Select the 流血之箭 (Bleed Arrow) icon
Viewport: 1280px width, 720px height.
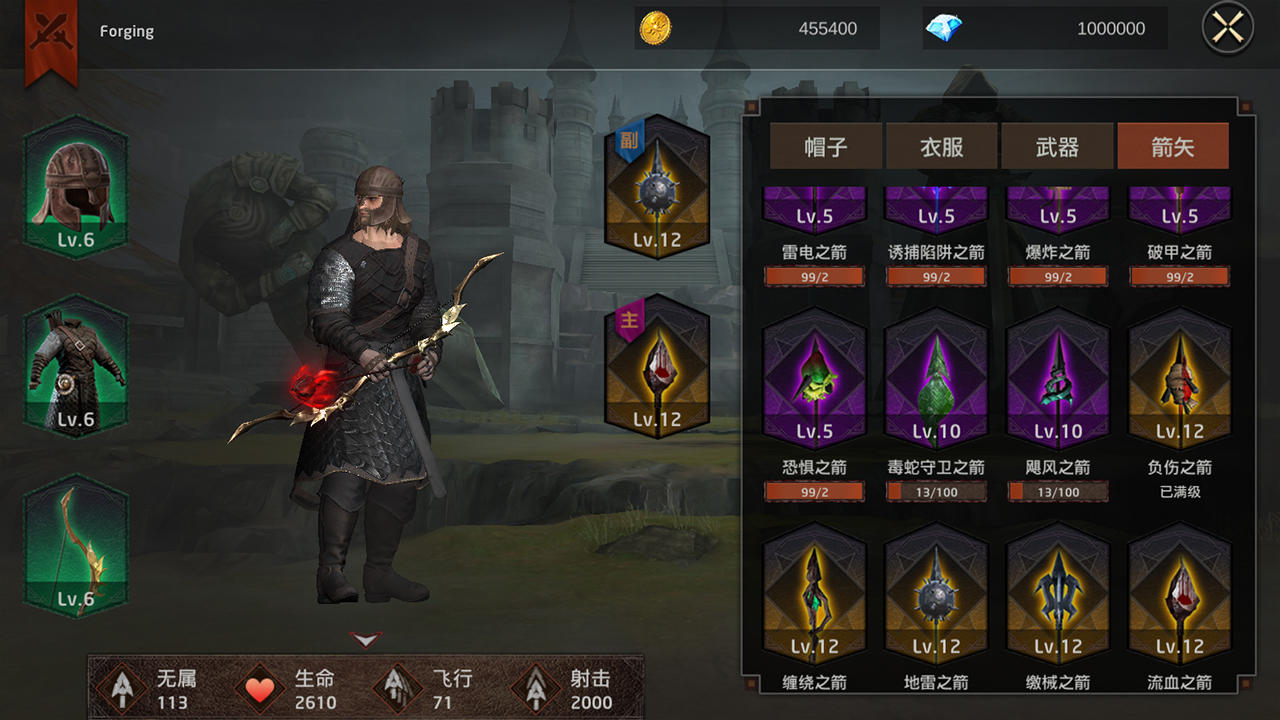[1179, 595]
